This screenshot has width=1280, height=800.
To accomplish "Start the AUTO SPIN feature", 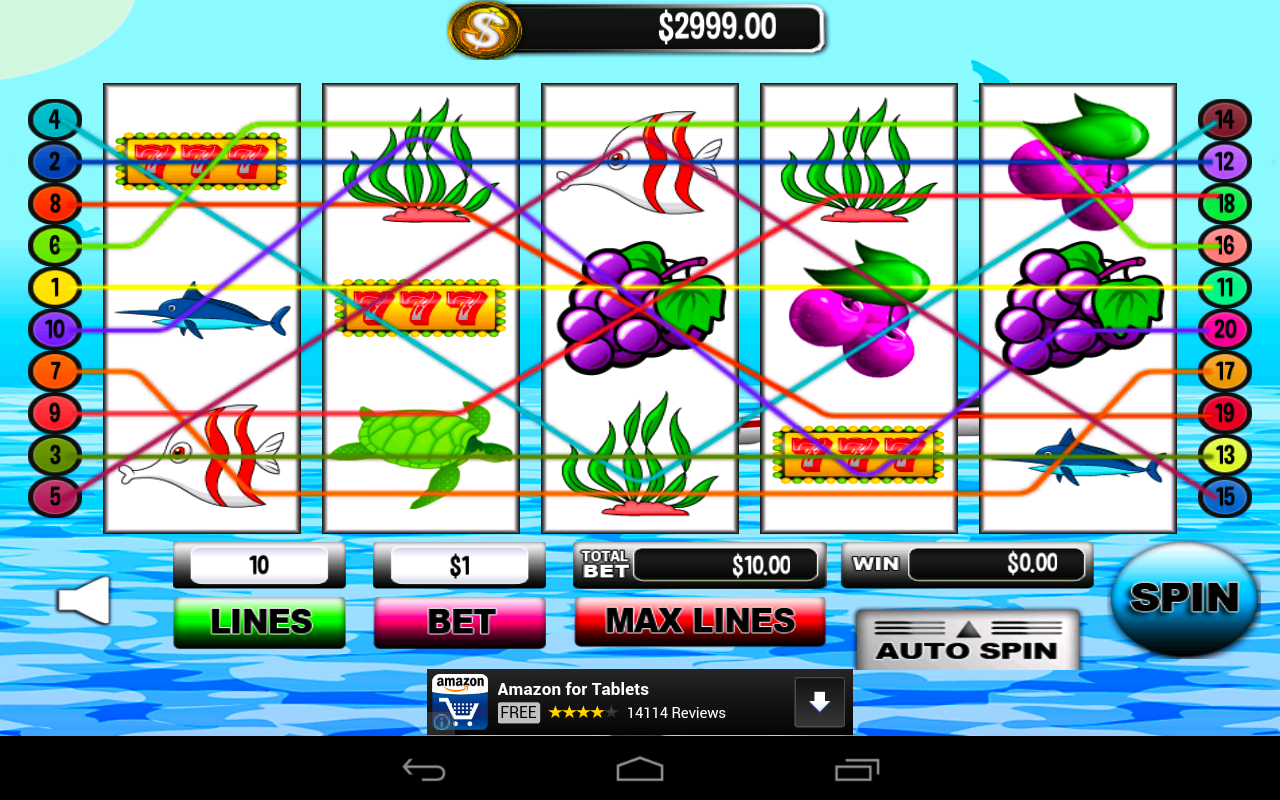I will [x=966, y=648].
